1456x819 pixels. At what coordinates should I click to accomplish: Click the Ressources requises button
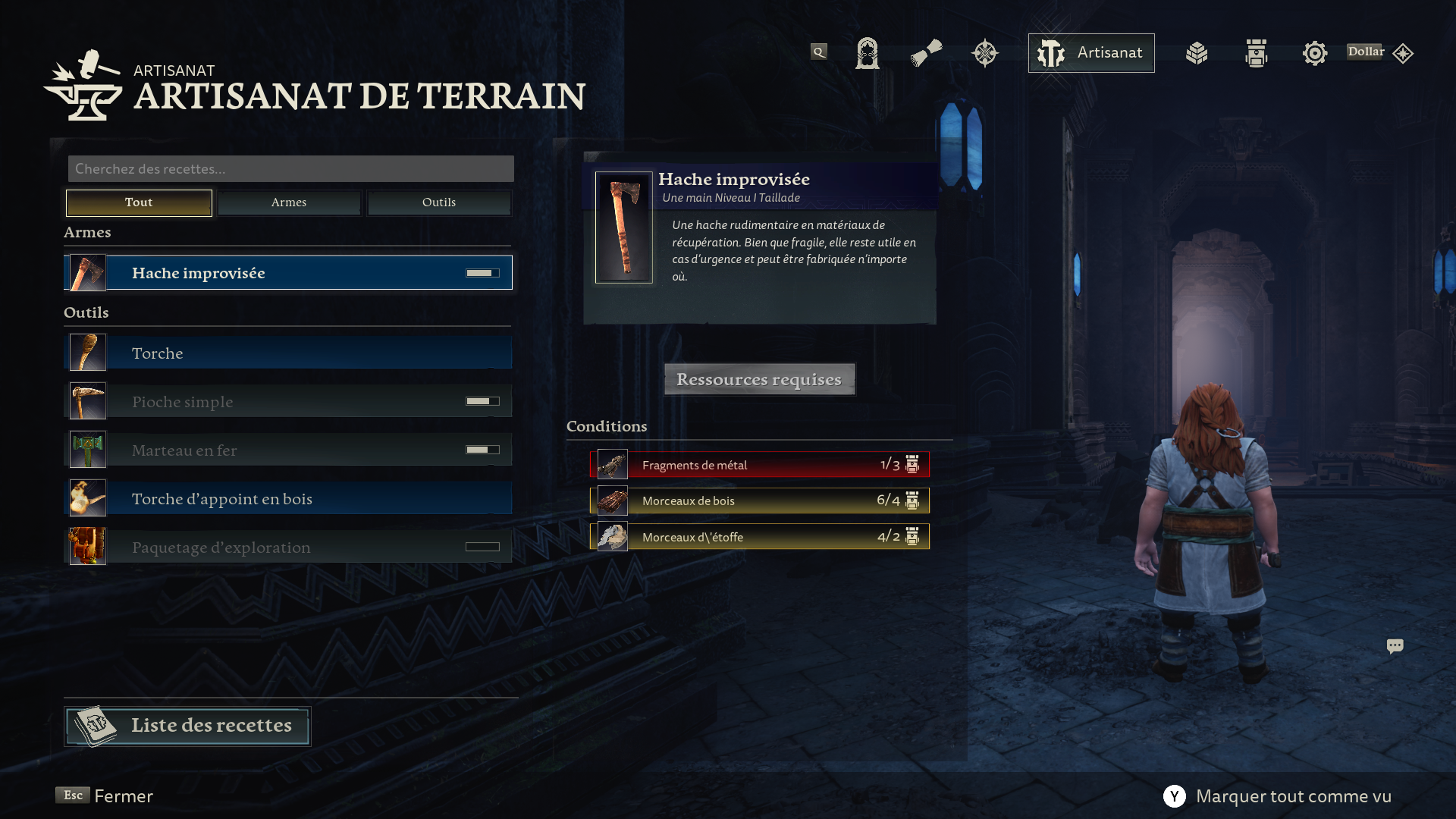[x=759, y=379]
